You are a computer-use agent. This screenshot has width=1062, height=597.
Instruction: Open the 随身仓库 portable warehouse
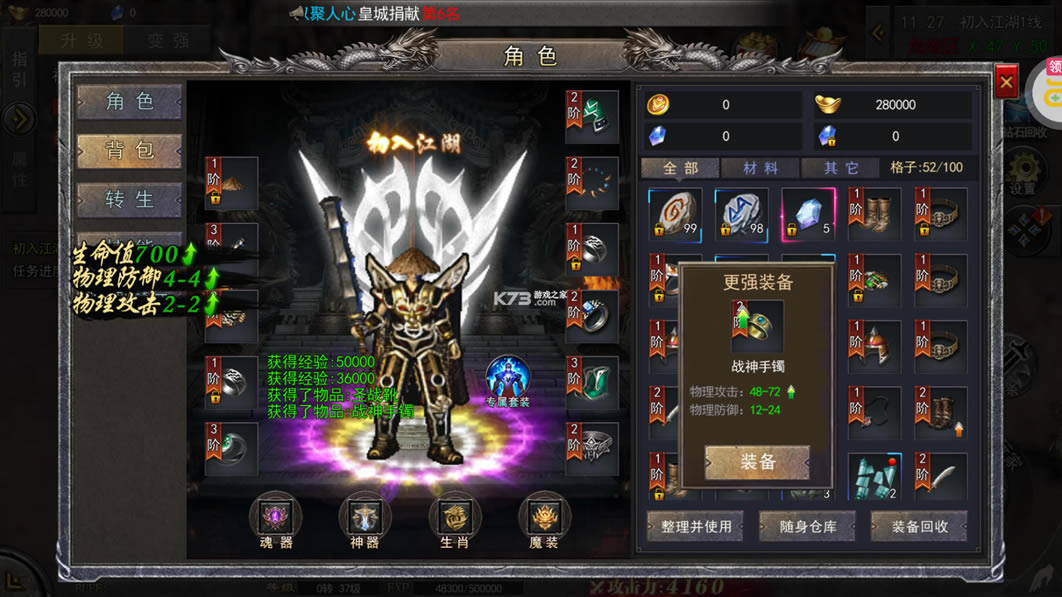[807, 526]
